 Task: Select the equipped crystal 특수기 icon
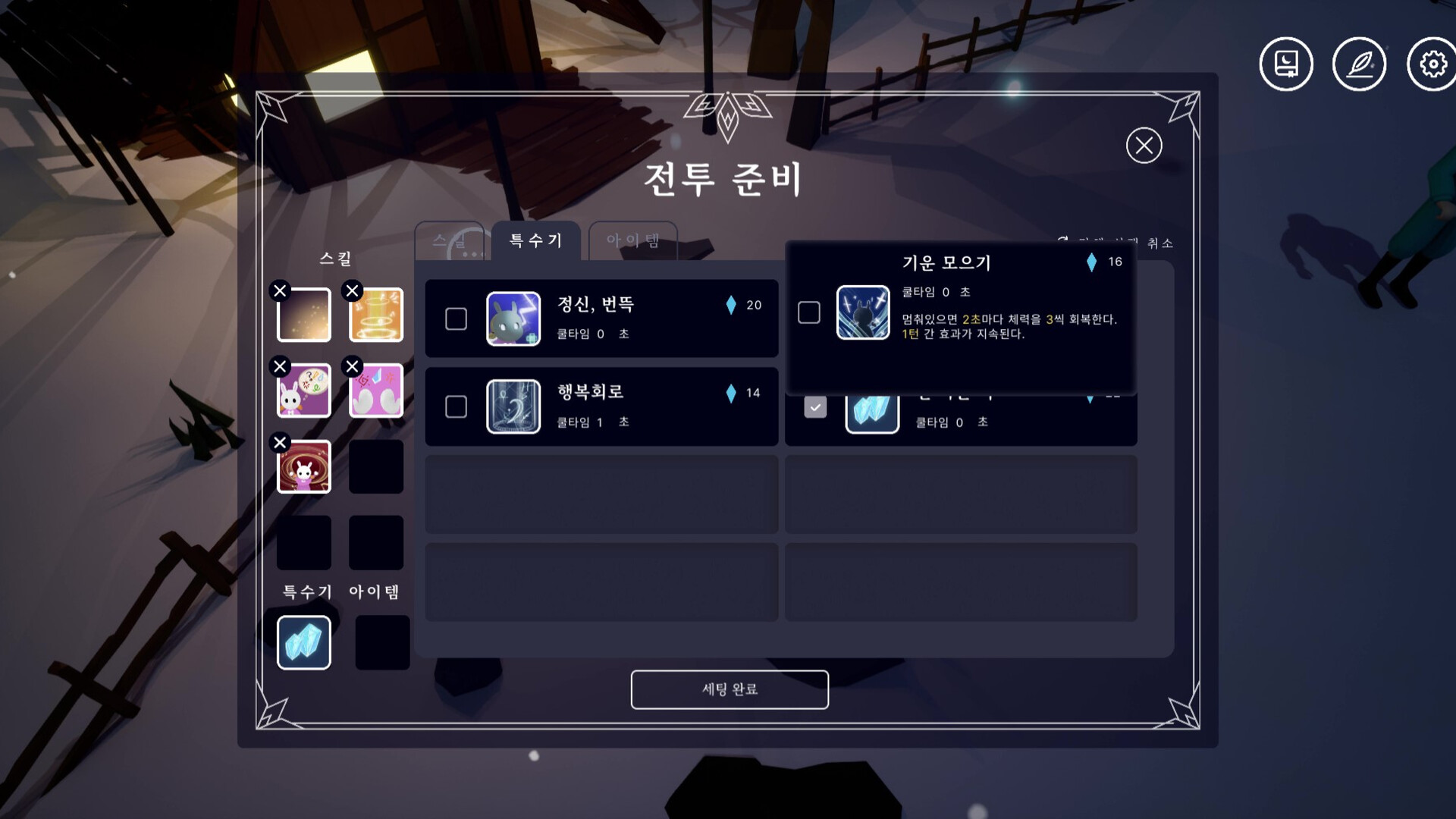303,642
